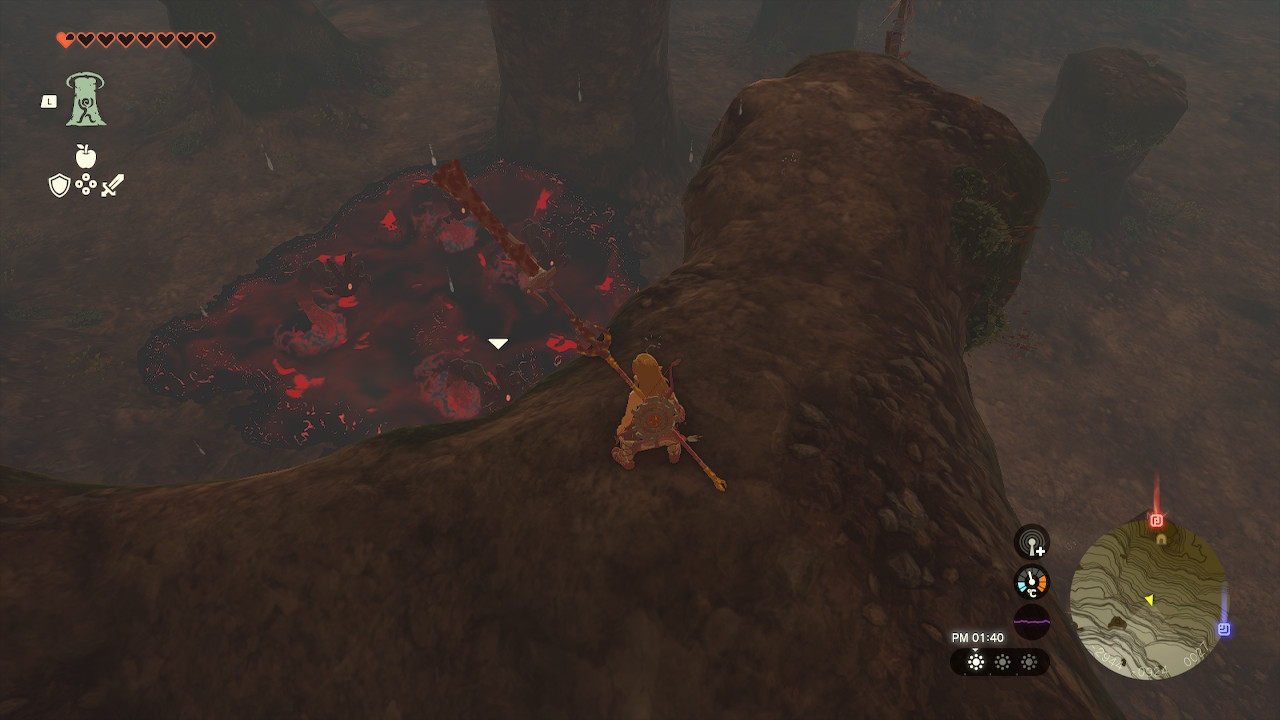This screenshot has width=1280, height=720.
Task: Open the shield quick-select icon
Action: [x=60, y=185]
